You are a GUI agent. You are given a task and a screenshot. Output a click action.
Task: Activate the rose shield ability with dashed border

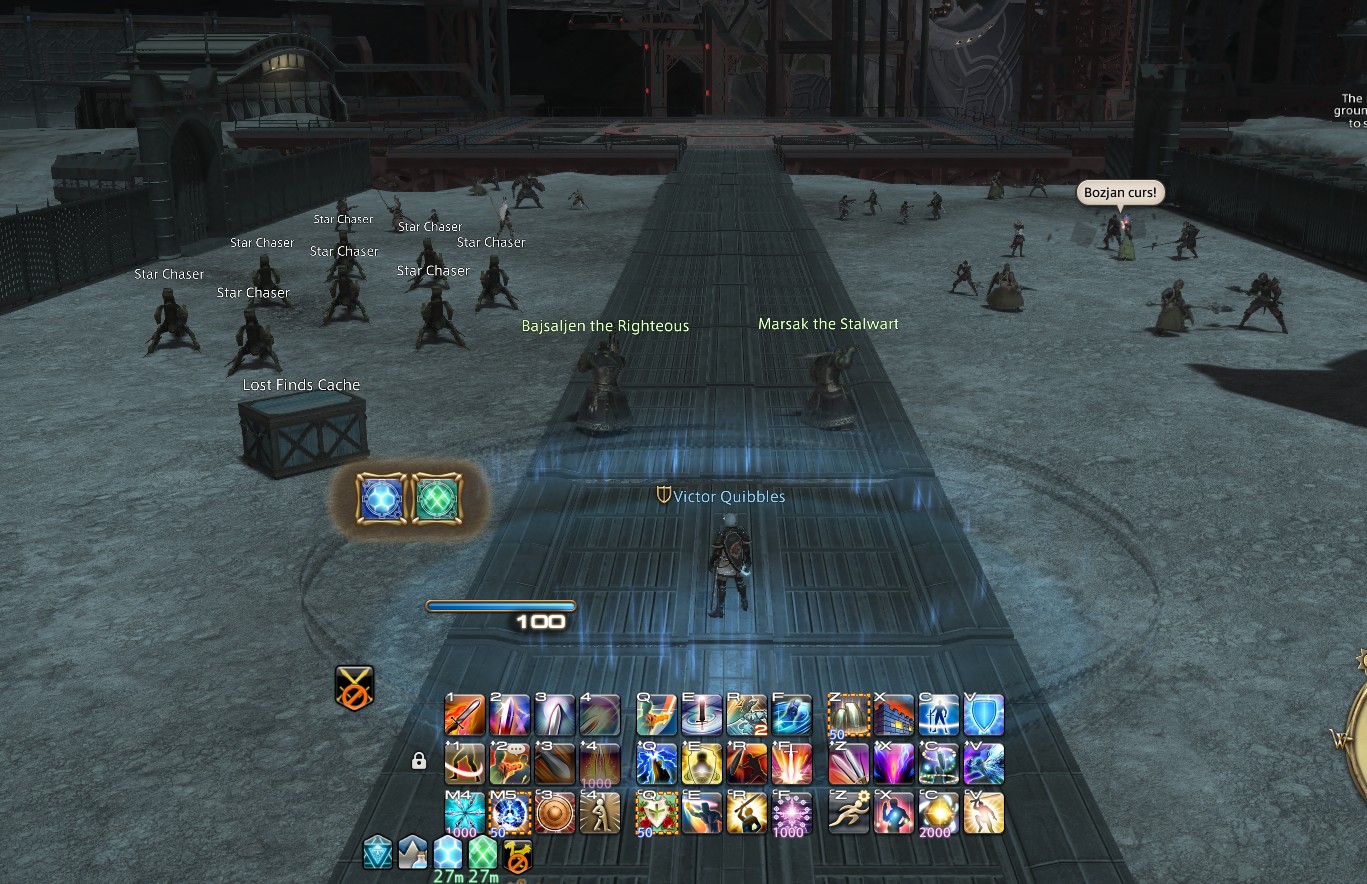[x=657, y=812]
